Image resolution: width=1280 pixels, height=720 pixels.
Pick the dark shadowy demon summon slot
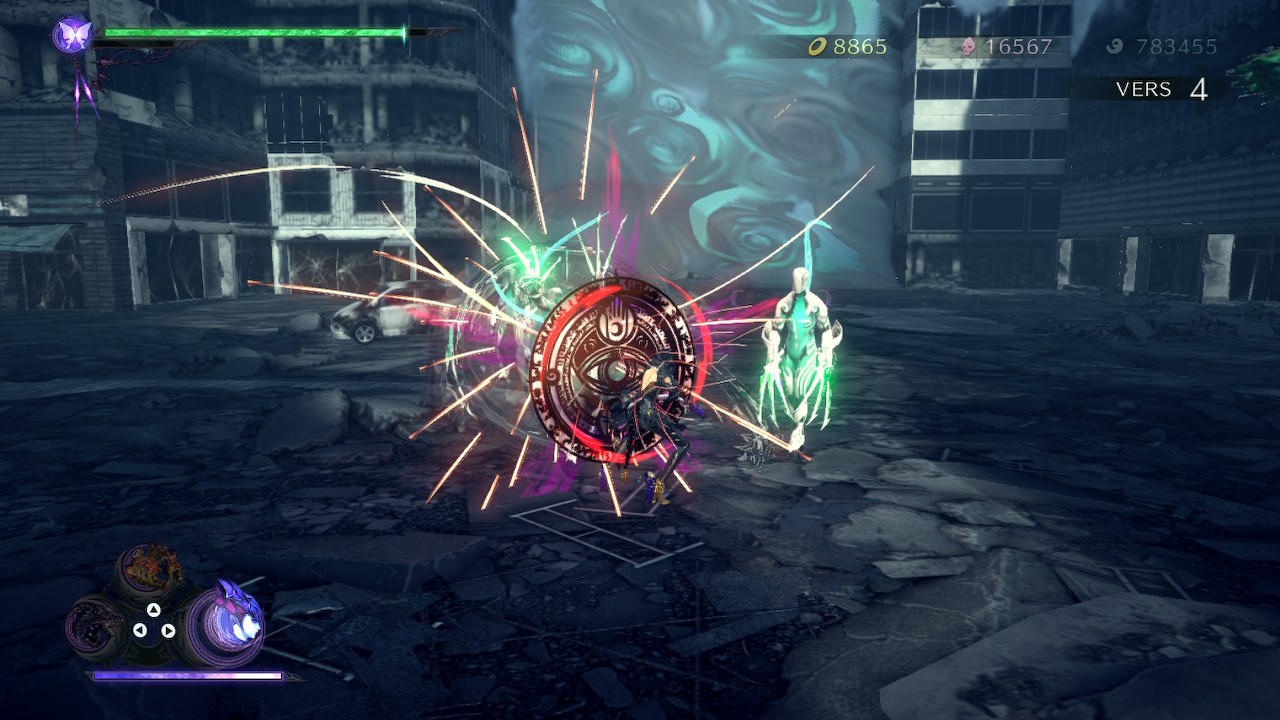coord(96,627)
